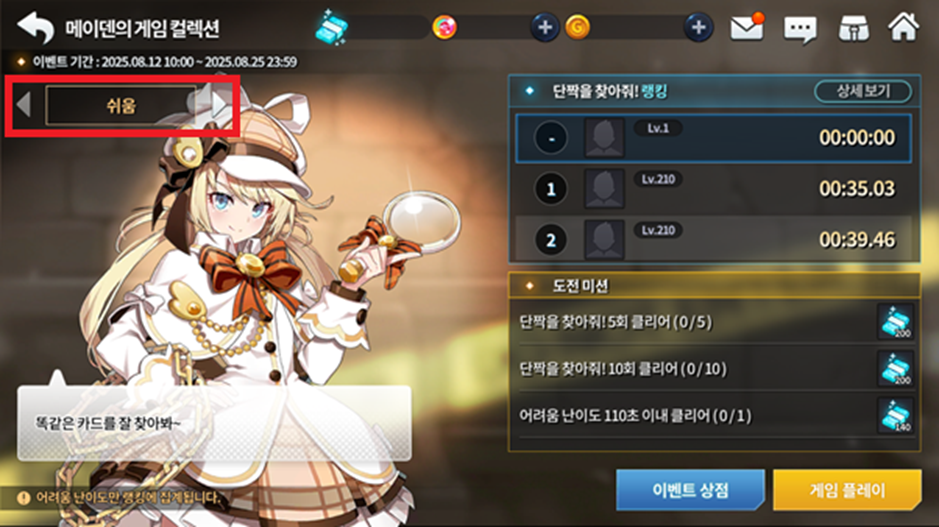Open the chat speech bubble icon
The width and height of the screenshot is (939, 527).
coord(800,27)
